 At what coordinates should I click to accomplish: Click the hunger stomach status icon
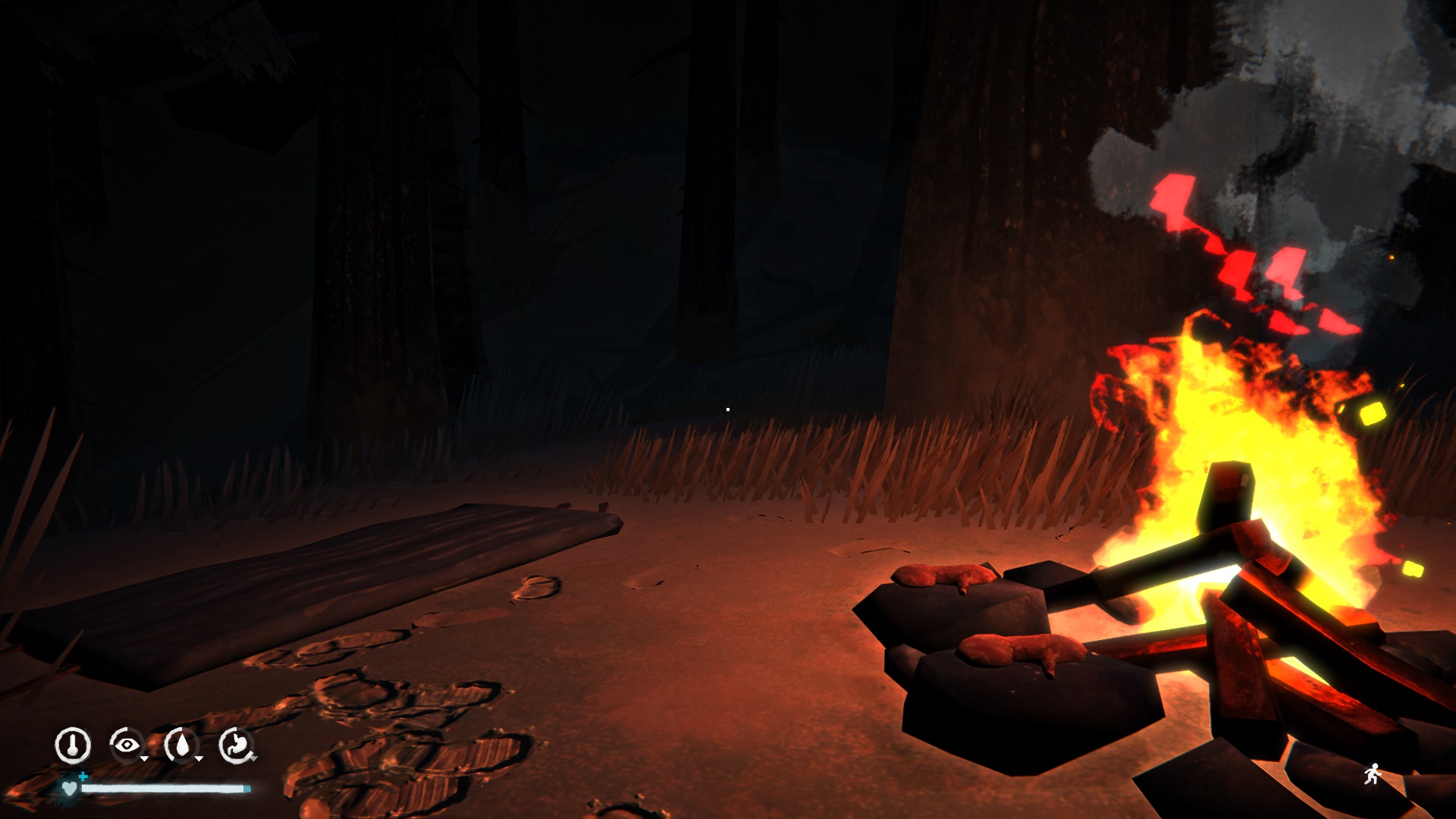[236, 745]
